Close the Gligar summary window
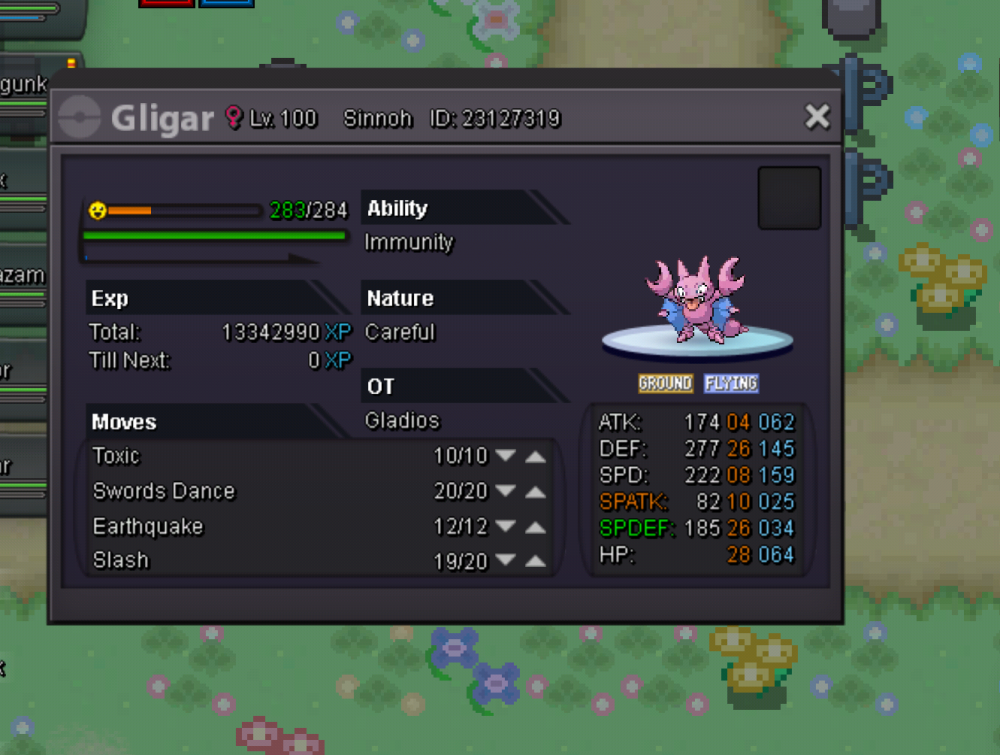1000x755 pixels. coord(817,117)
